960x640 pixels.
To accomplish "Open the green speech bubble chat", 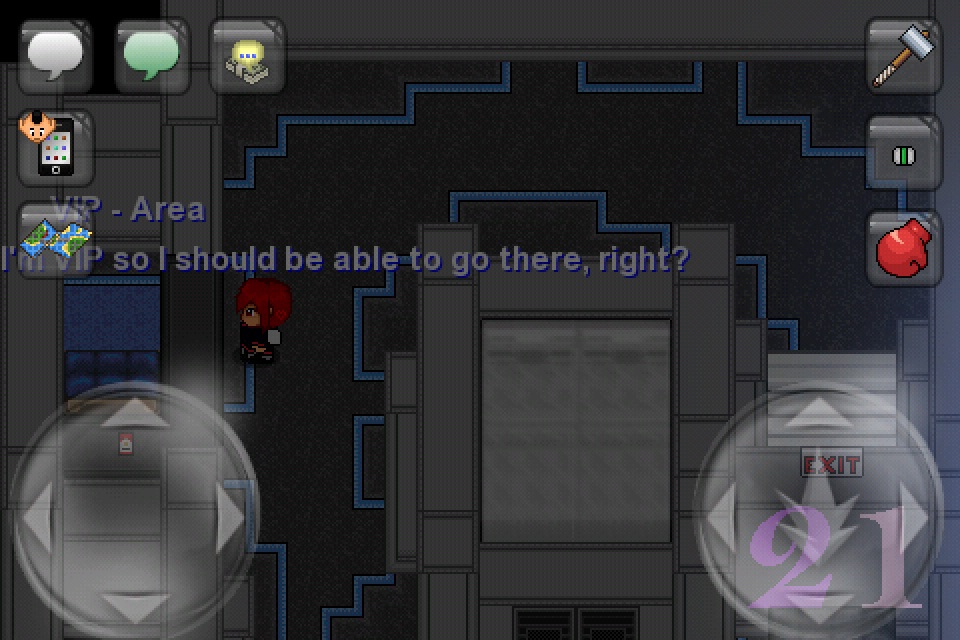I will [x=152, y=56].
